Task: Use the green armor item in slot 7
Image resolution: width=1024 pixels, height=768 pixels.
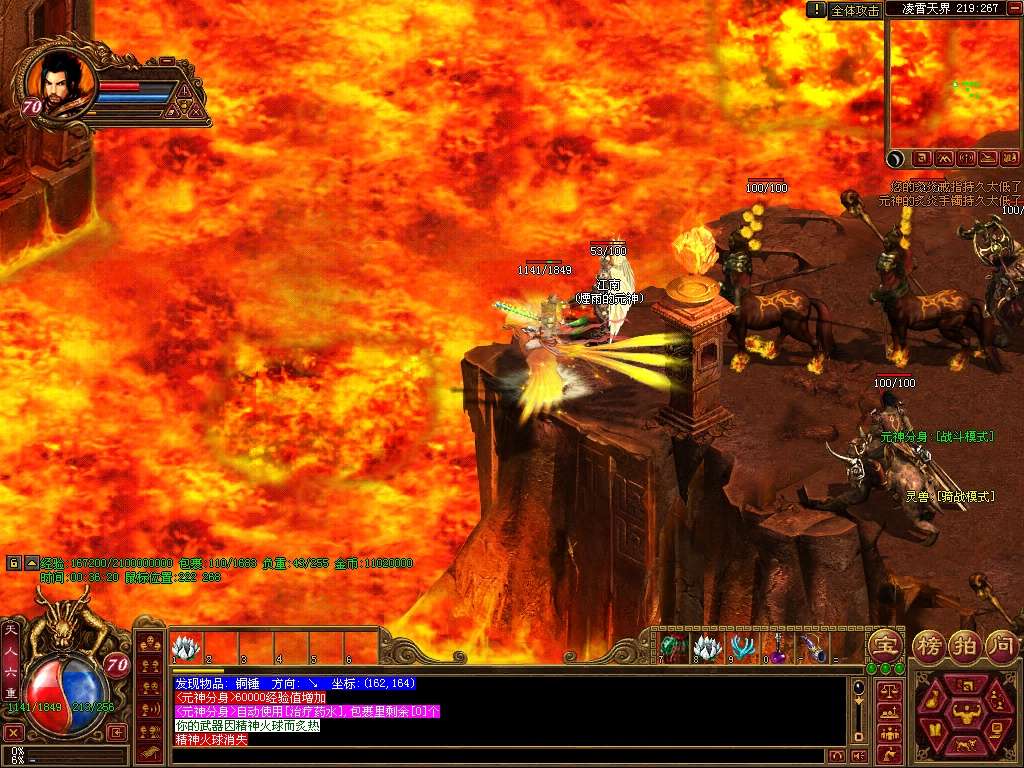Action: 673,648
